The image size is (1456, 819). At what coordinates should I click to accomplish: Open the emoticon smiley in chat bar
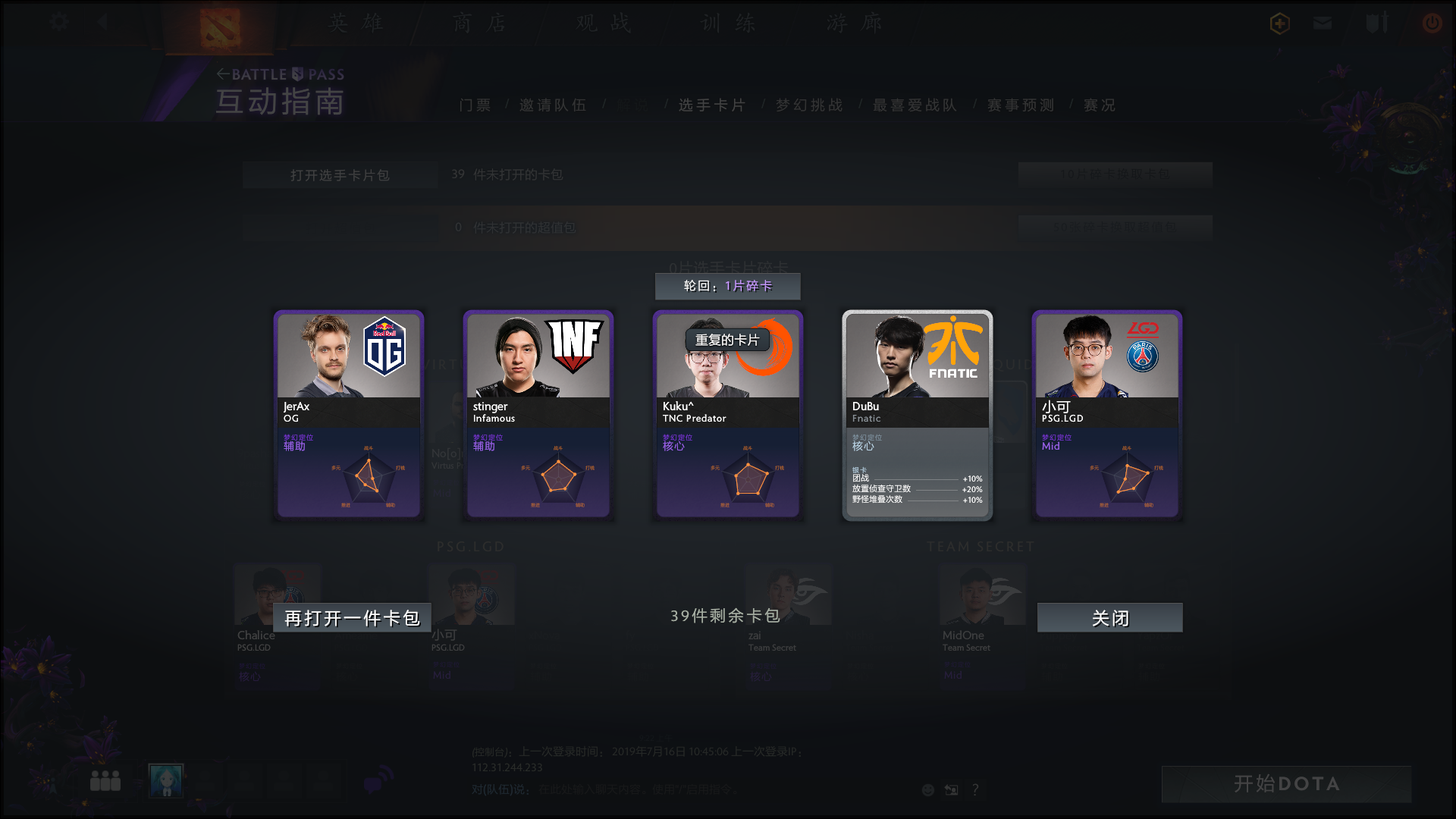pyautogui.click(x=927, y=789)
